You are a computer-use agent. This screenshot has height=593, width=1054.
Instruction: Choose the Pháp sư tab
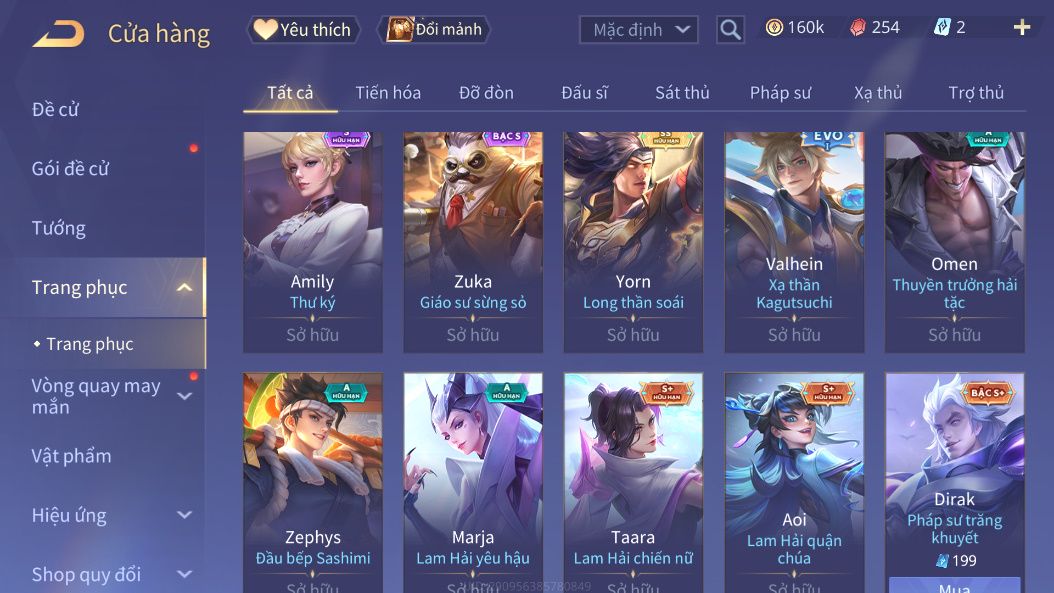[x=780, y=93]
